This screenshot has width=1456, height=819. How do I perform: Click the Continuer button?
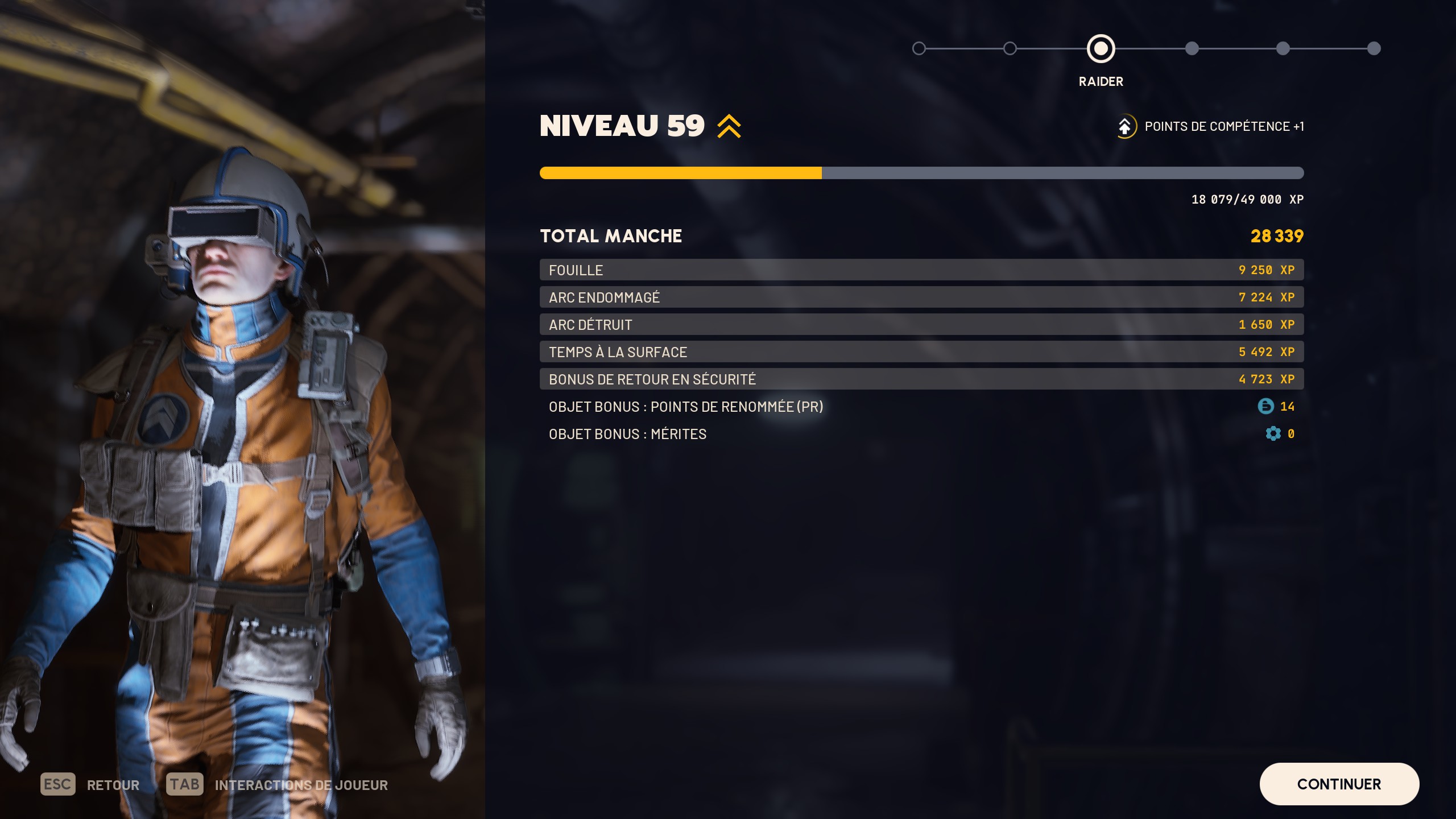[1339, 784]
